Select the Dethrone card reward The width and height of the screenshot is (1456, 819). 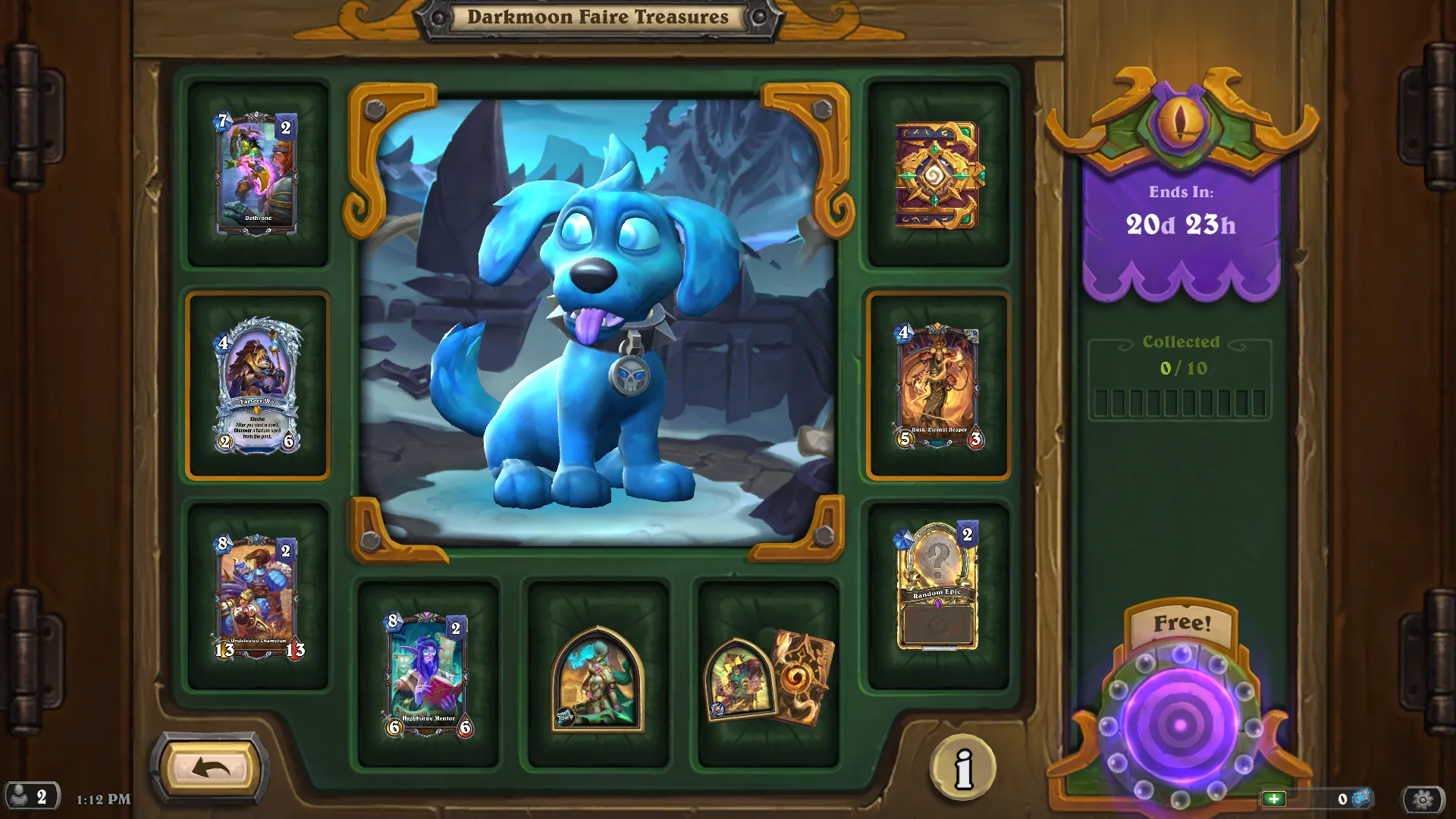click(257, 174)
